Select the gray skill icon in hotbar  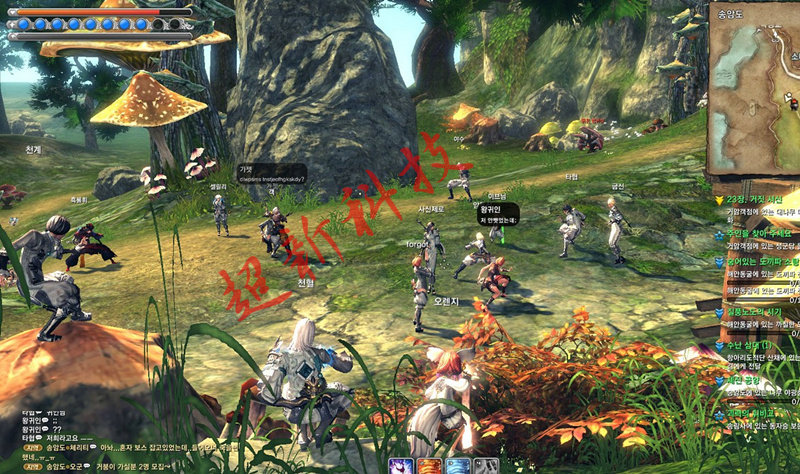coord(486,465)
